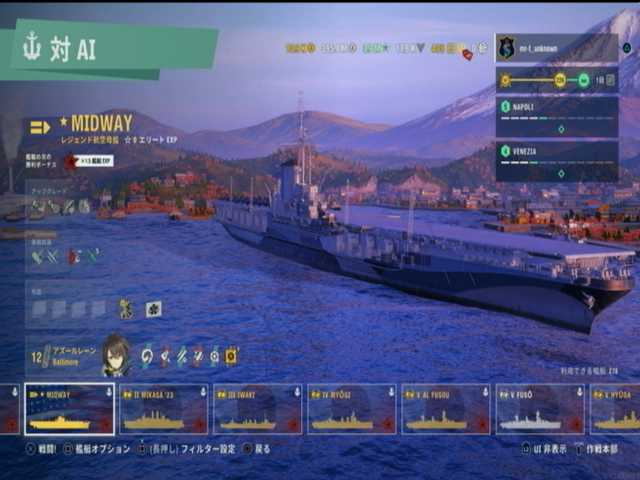The height and width of the screenshot is (480, 640).
Task: Select the Ryūjō carrier card
Action: tap(351, 409)
